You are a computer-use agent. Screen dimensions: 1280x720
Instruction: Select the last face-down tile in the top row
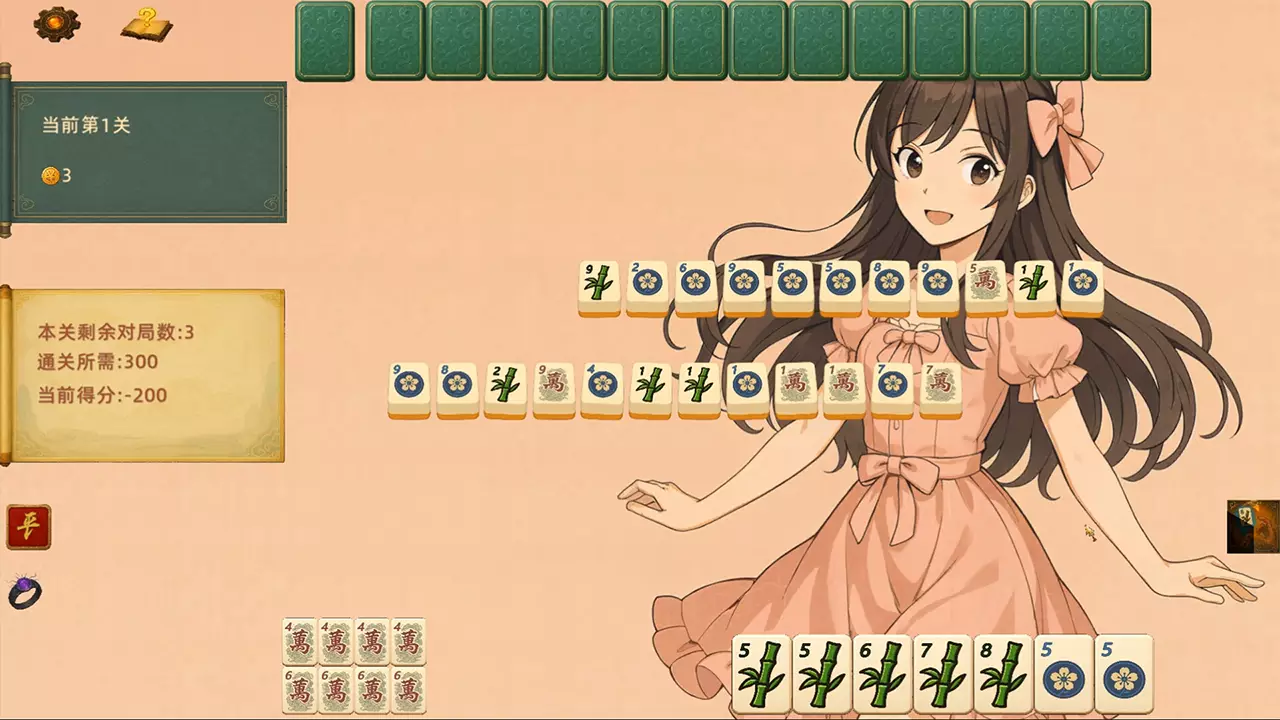pos(1120,40)
